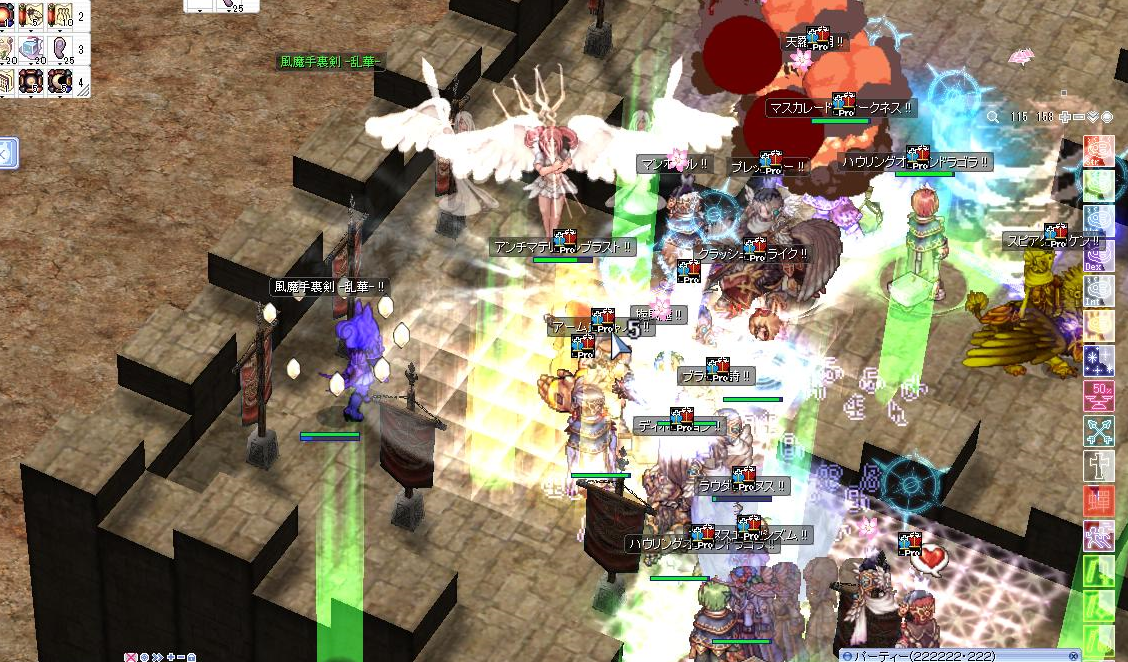Click the round minimap button beside the arrows
This screenshot has height=662, width=1128.
coord(1107,117)
